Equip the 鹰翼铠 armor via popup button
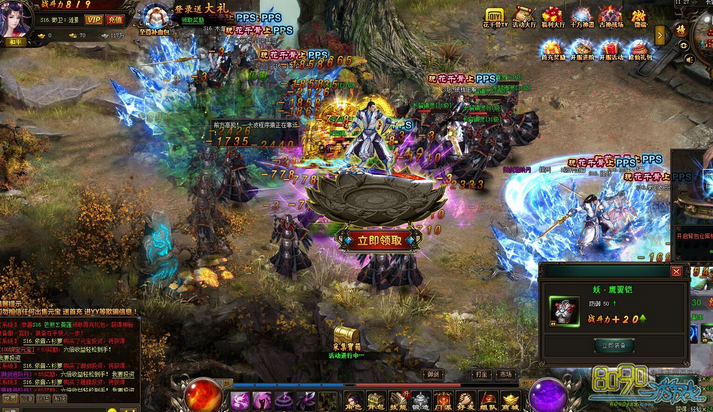713x412 pixels. (613, 345)
